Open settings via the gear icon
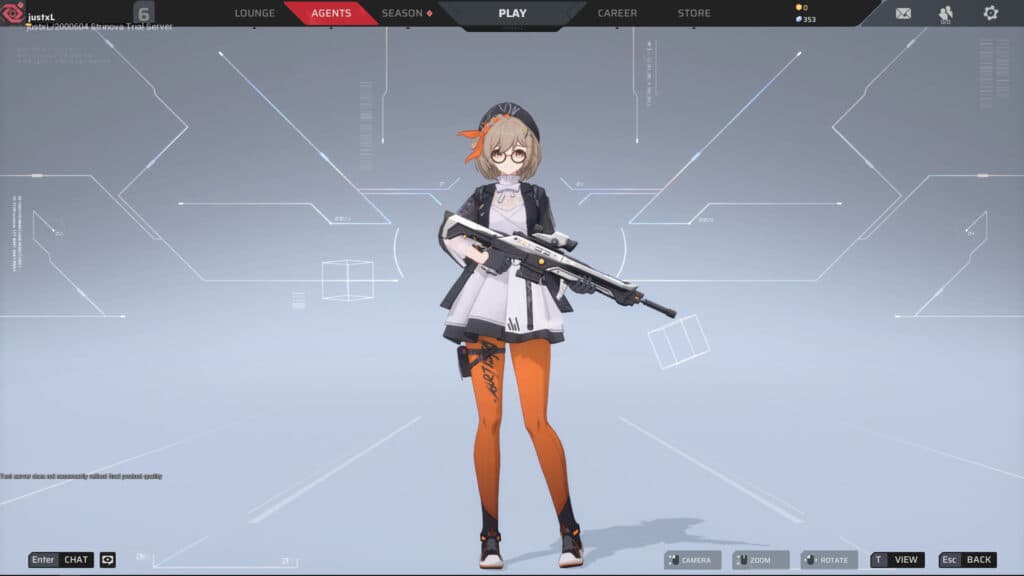 [990, 13]
